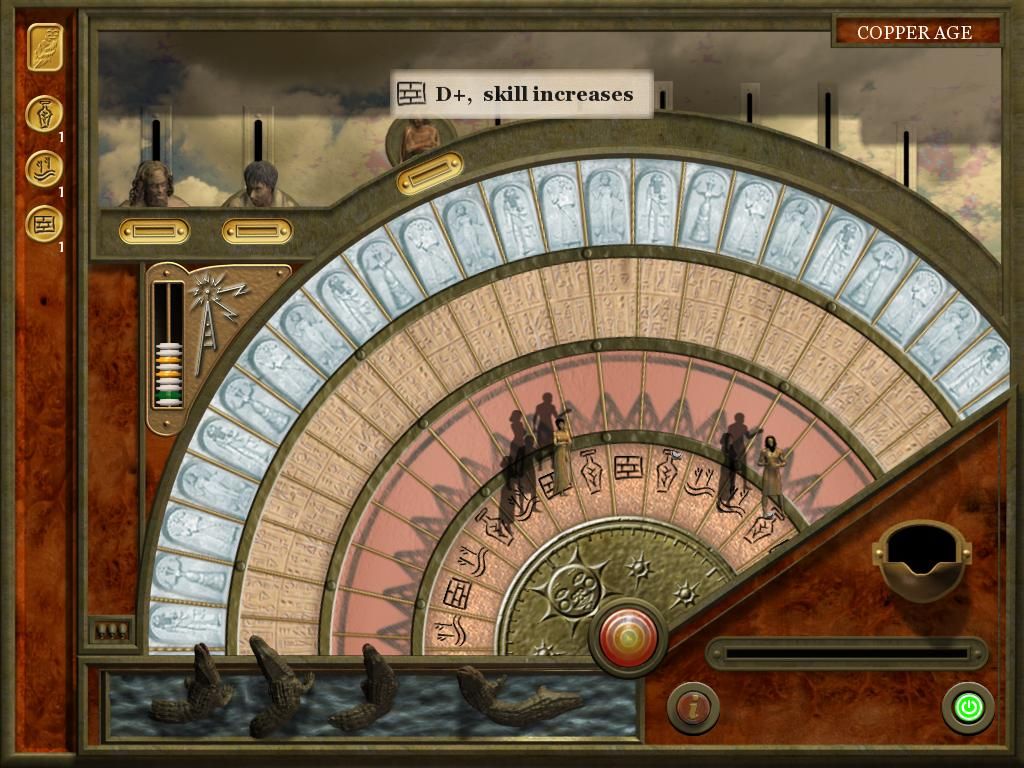
Task: Click the gold plaque under the bearded man
Action: [154, 232]
